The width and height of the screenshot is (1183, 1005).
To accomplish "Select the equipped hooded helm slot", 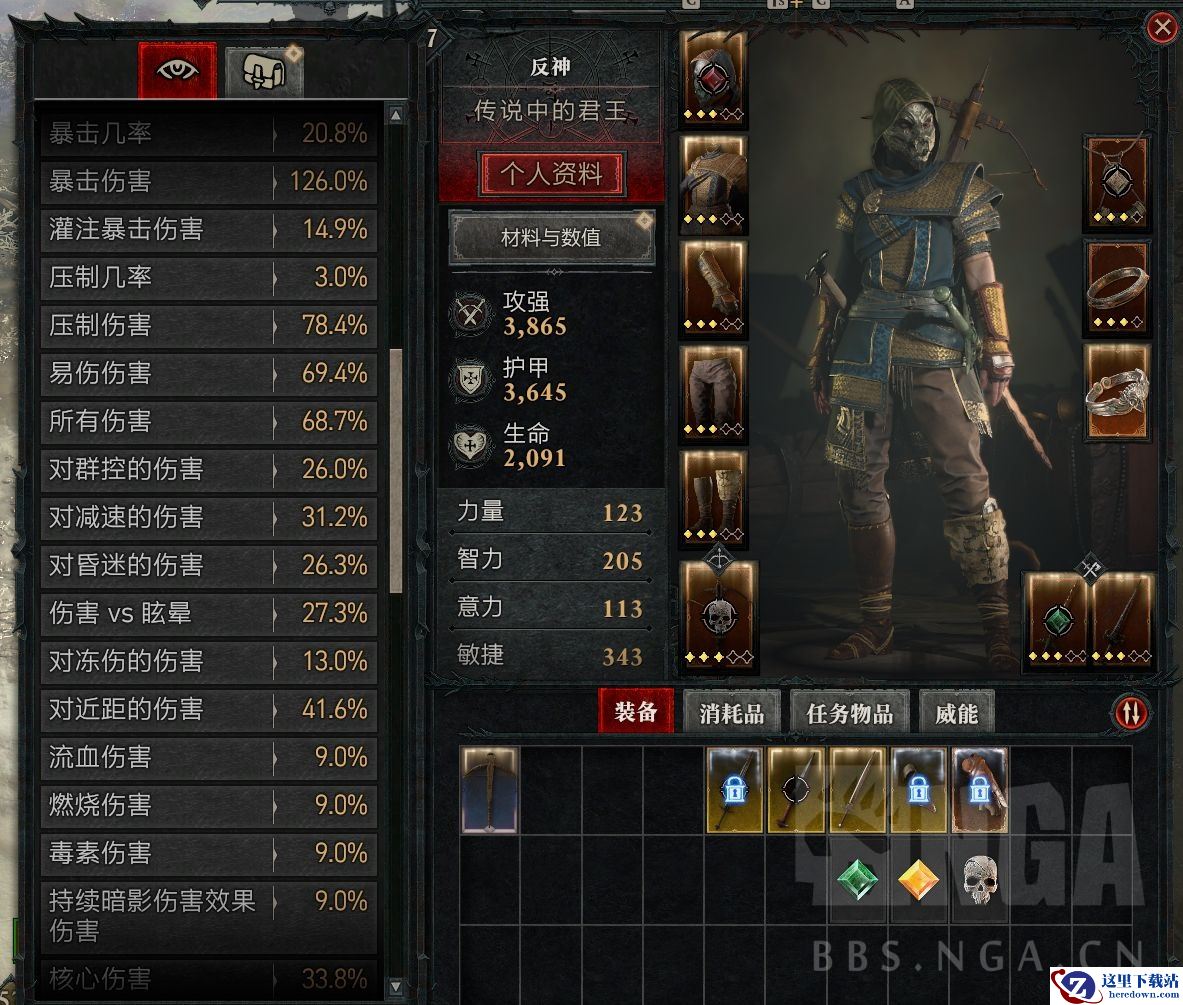I will click(713, 76).
